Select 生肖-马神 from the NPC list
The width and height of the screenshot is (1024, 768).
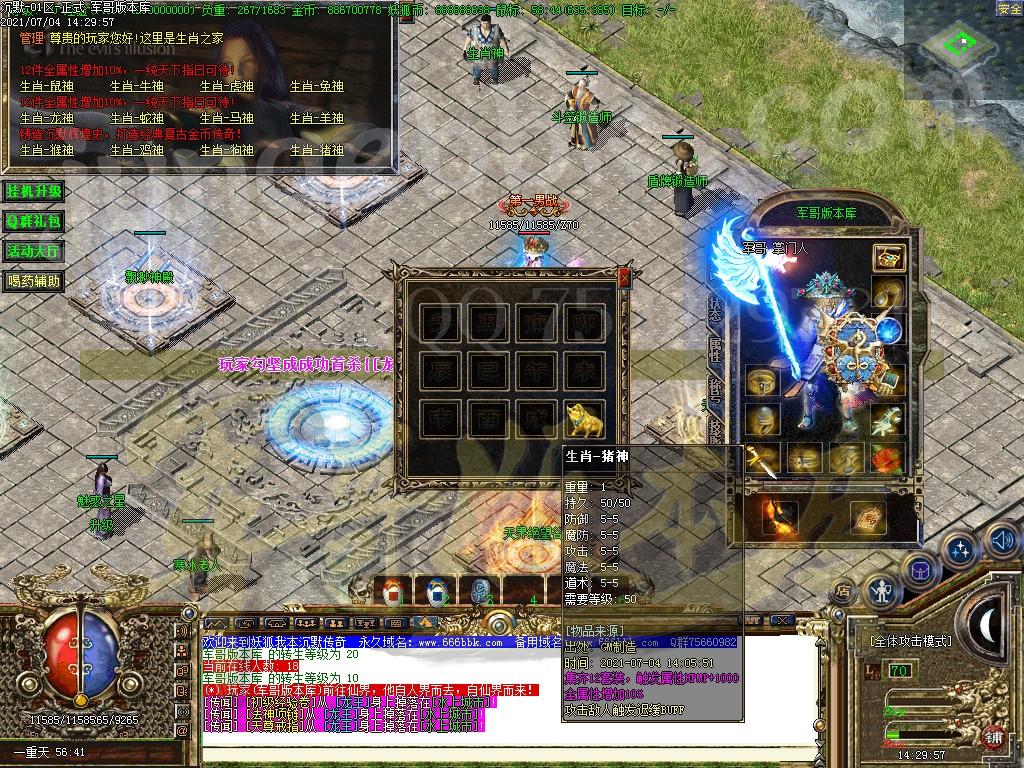[x=226, y=118]
